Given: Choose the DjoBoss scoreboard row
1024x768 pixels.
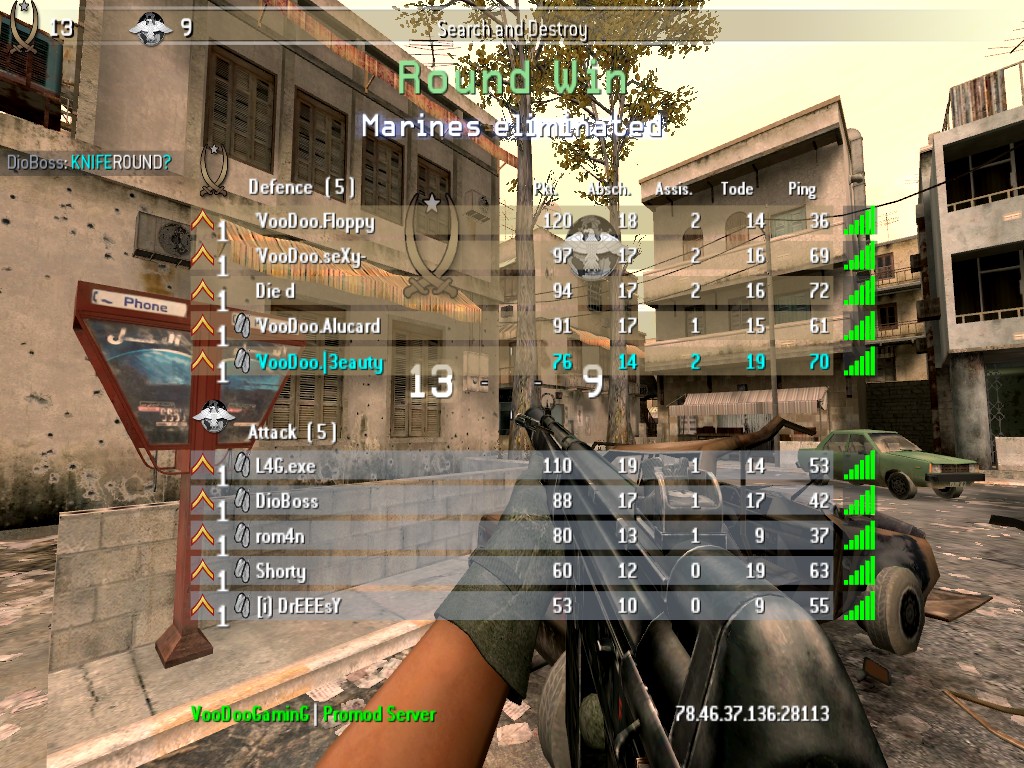Looking at the screenshot, I should pyautogui.click(x=287, y=500).
